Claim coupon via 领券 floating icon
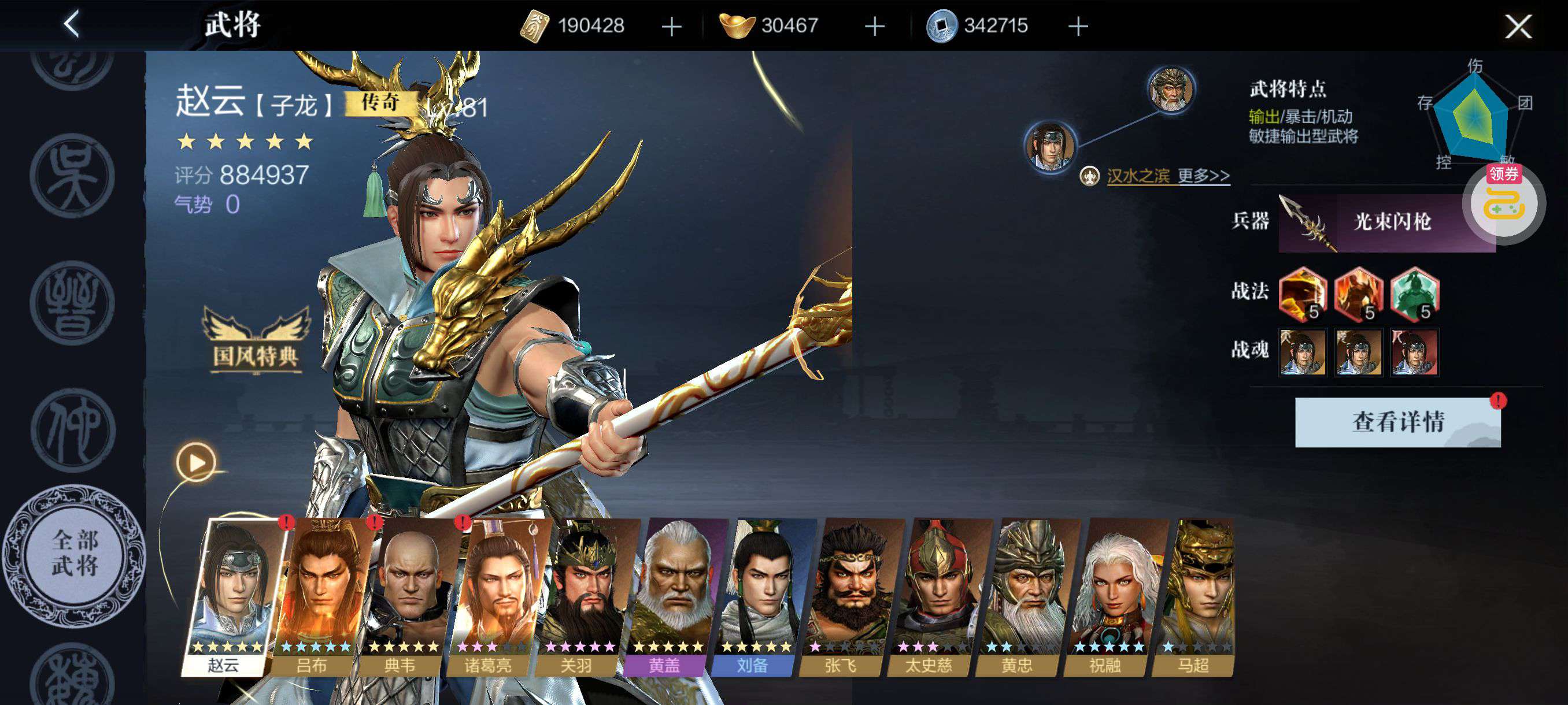The image size is (1568, 705). click(1504, 202)
